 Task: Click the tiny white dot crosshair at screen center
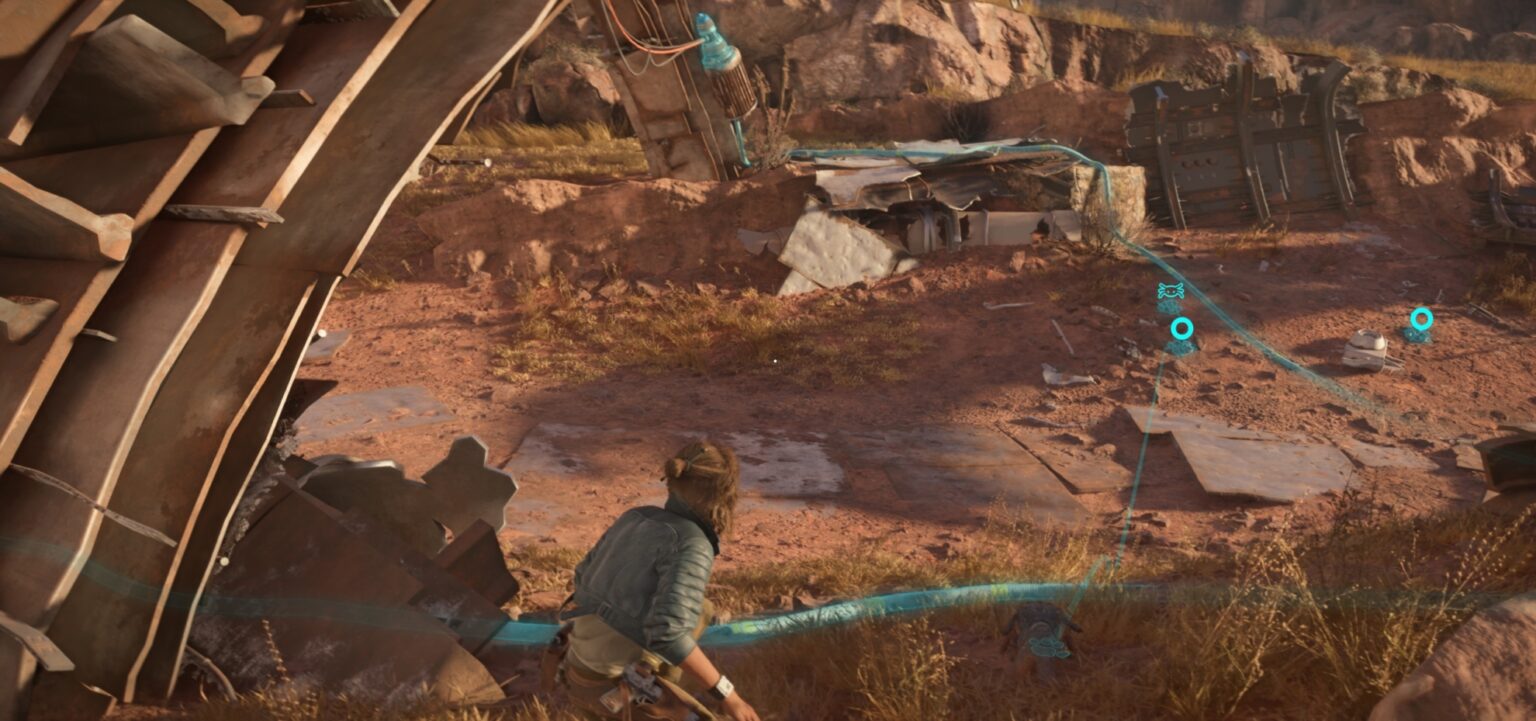click(775, 359)
